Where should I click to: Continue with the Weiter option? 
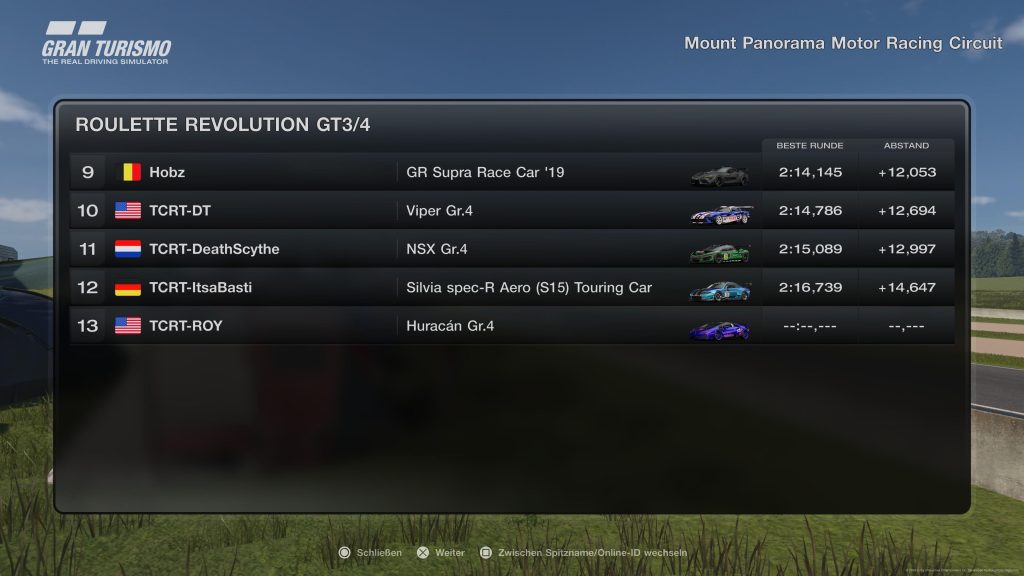441,552
